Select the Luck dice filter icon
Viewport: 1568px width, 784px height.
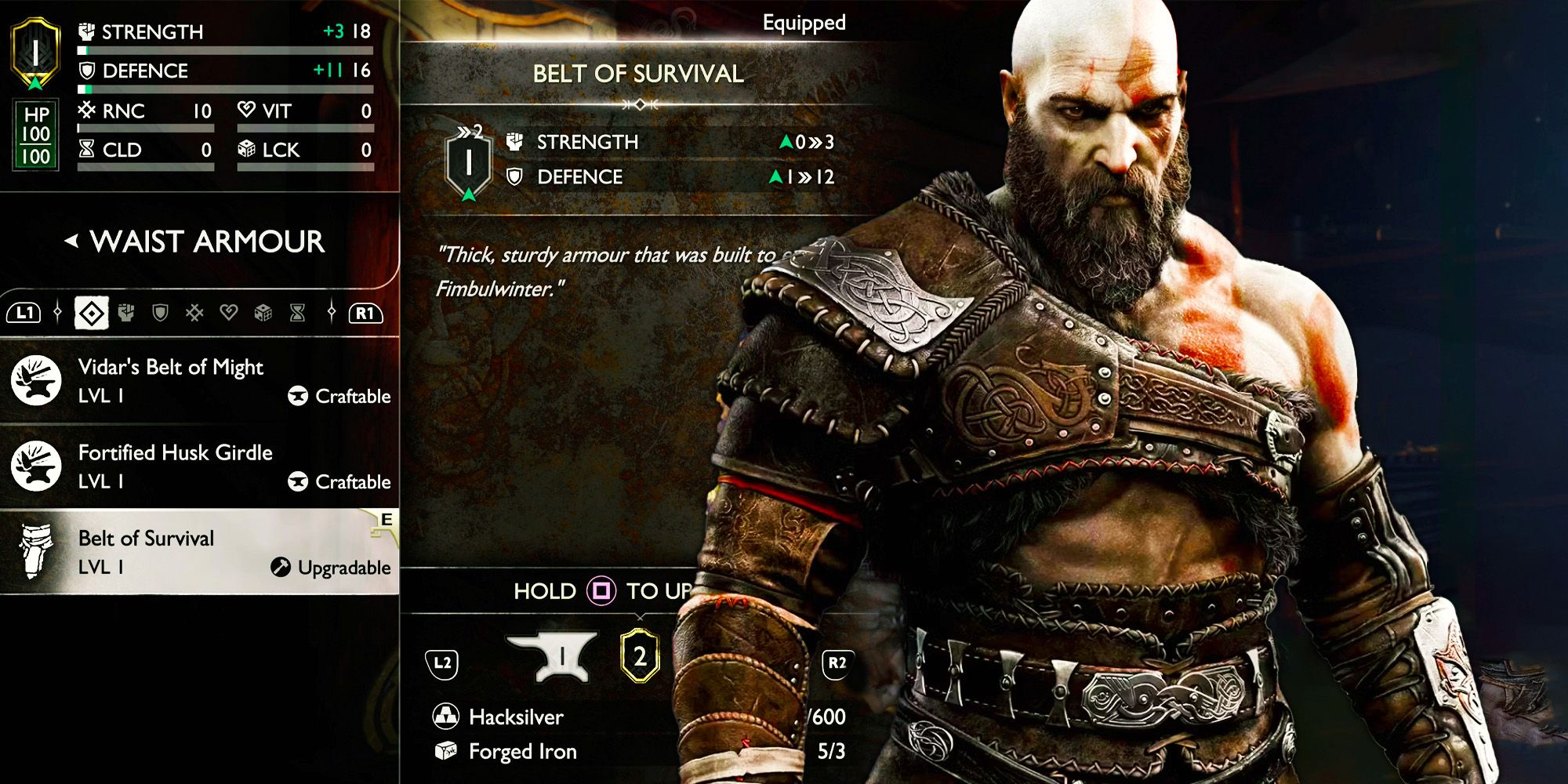(263, 313)
